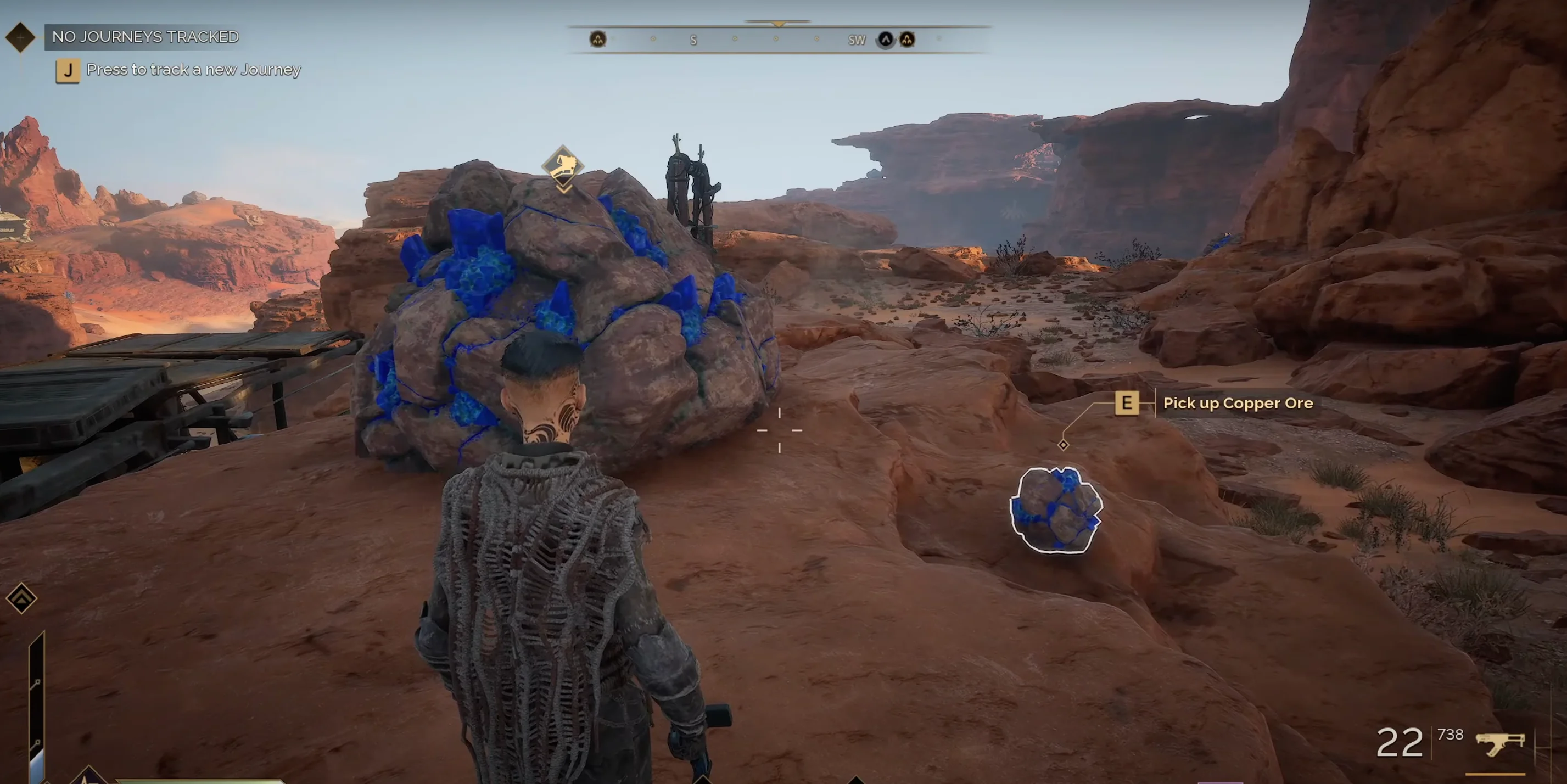Toggle the diamond waypoint node under the Copper Ore label
Image resolution: width=1567 pixels, height=784 pixels.
[x=1064, y=445]
